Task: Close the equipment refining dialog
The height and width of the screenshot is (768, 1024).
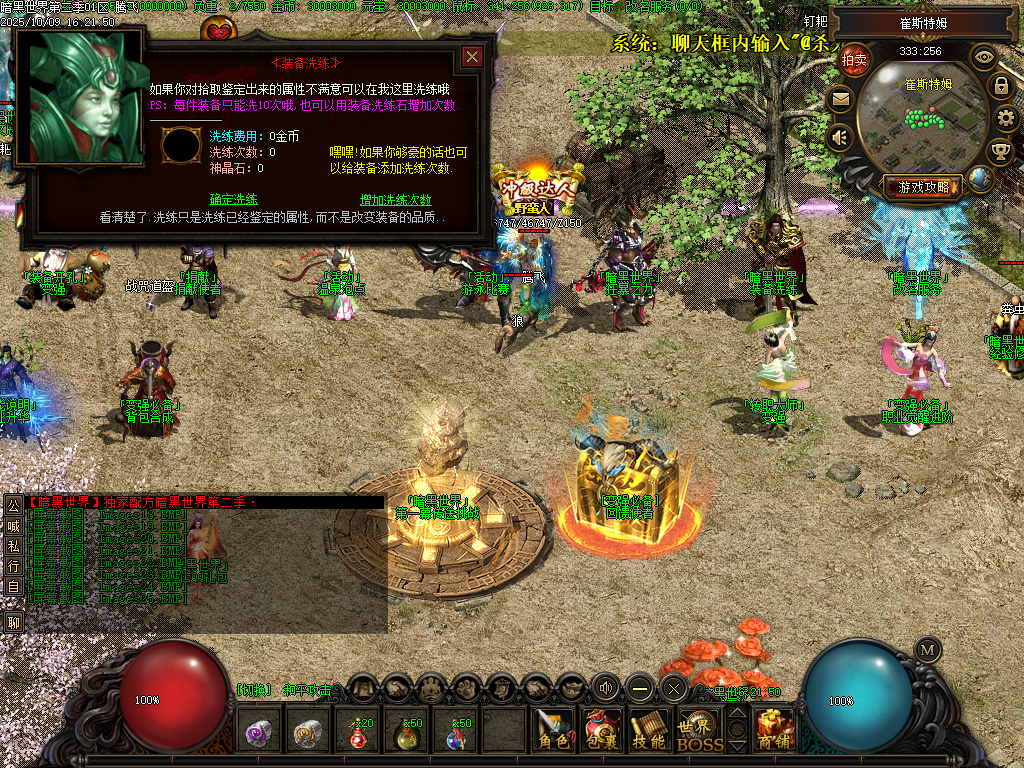Action: [x=472, y=58]
